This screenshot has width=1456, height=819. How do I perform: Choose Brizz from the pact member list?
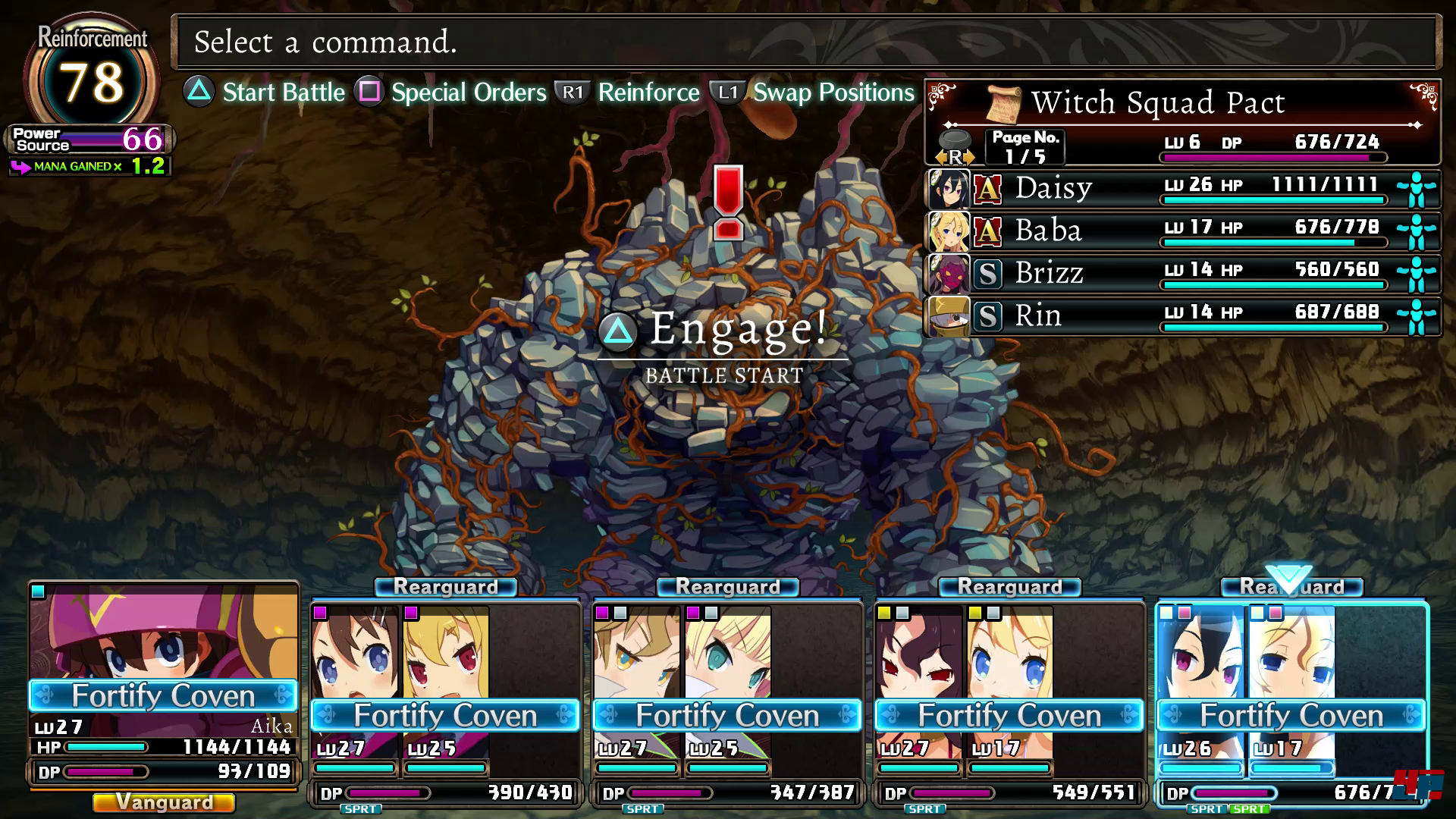coord(1181,273)
